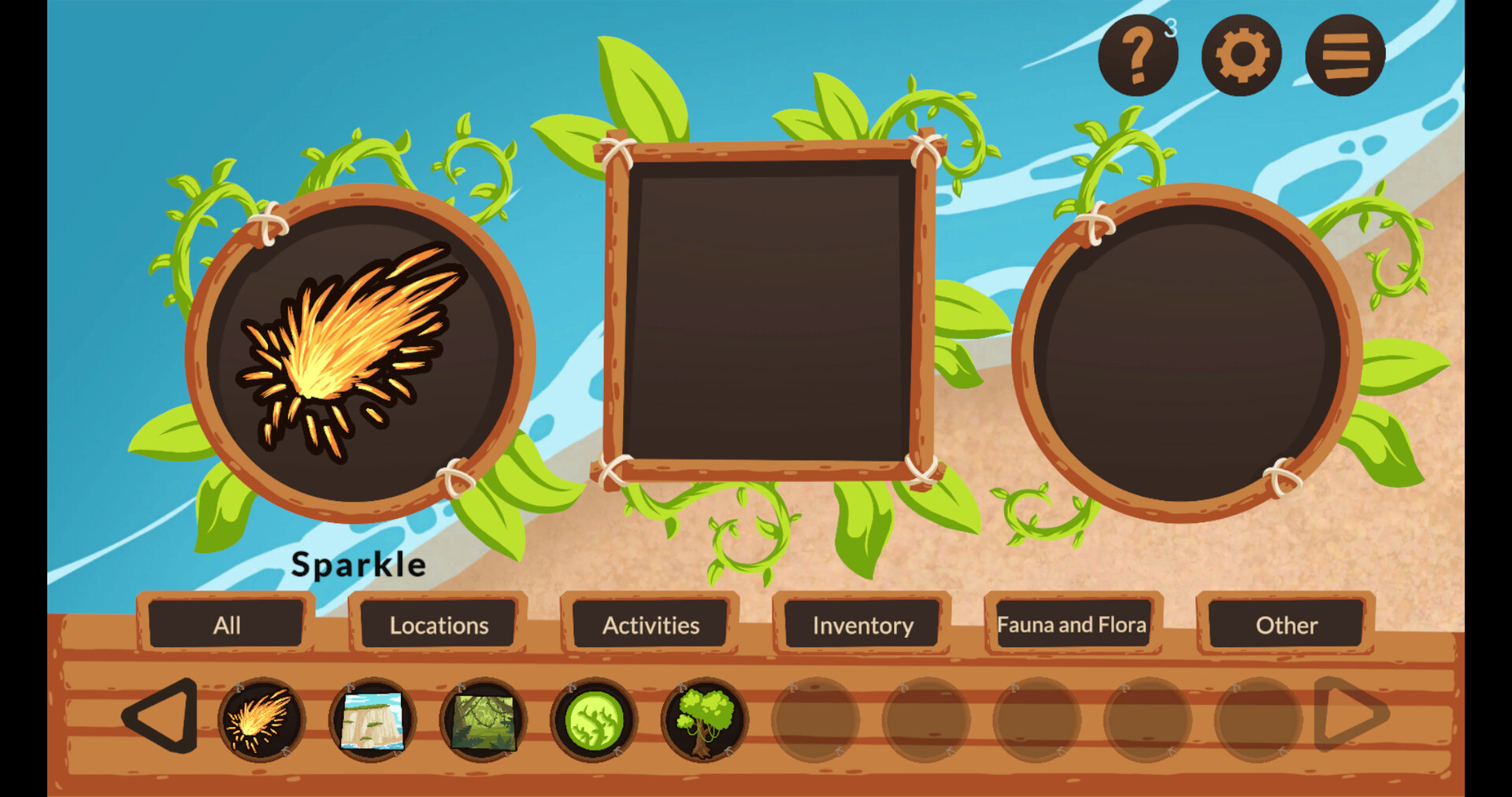
Task: Open the help question mark icon
Action: pos(1137,54)
